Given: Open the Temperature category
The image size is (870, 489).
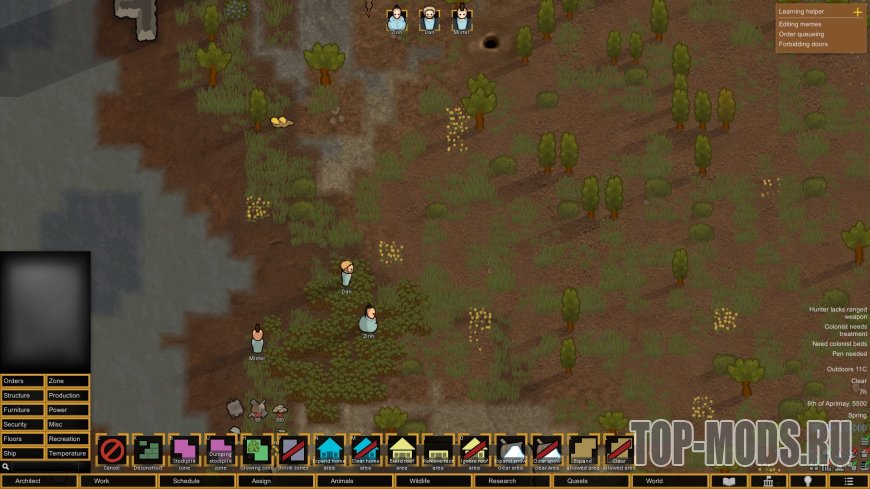Looking at the screenshot, I should (68, 453).
